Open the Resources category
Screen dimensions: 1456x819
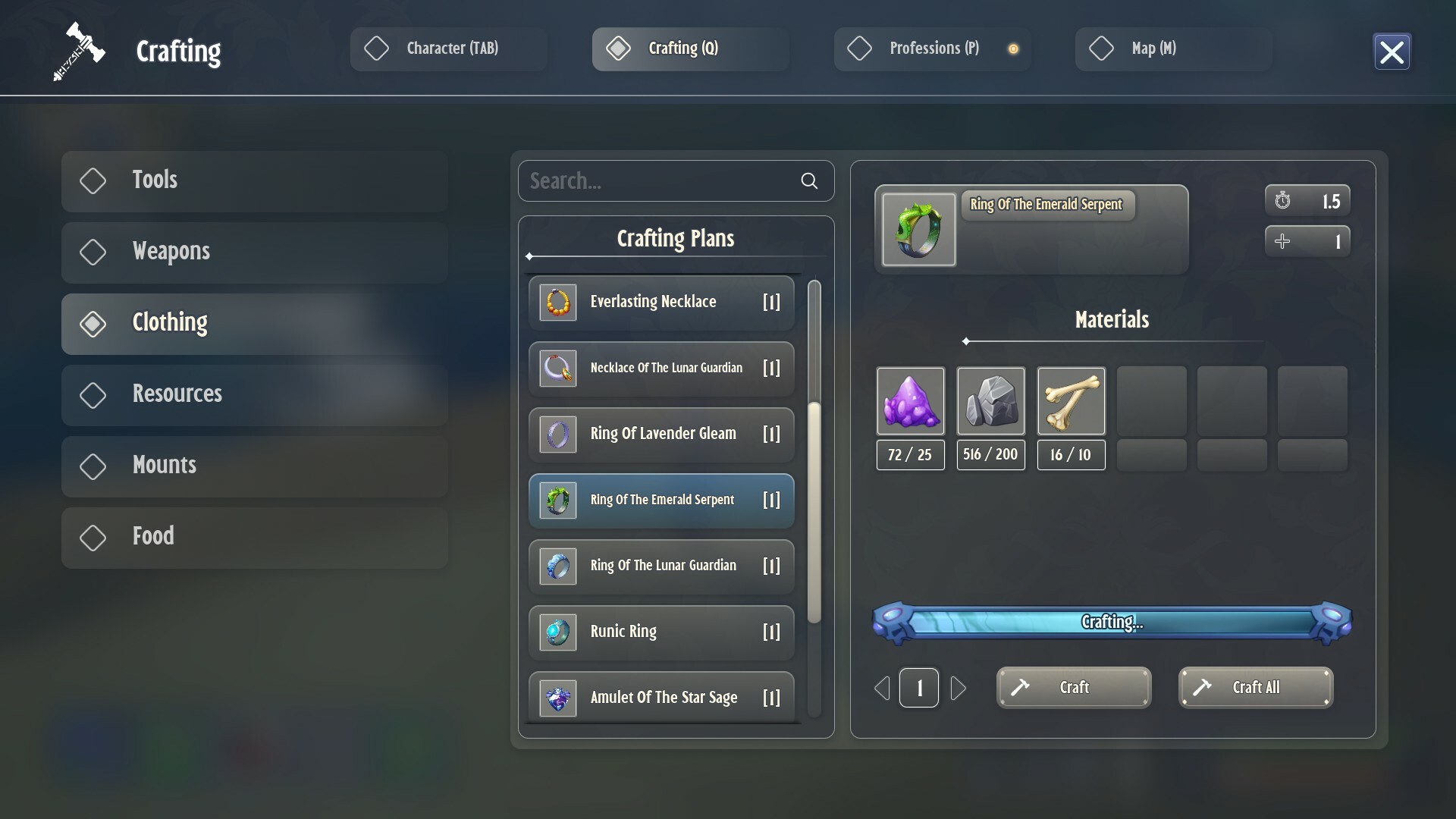[x=255, y=394]
